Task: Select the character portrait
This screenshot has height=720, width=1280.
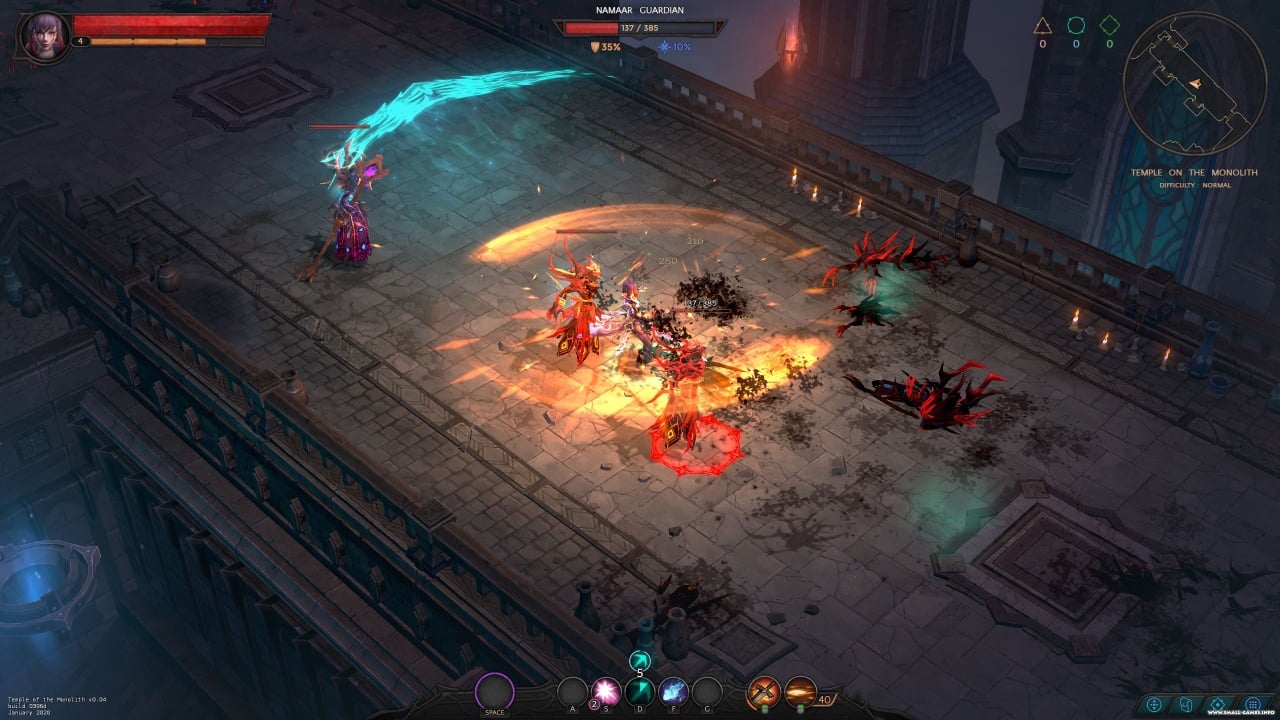Action: pyautogui.click(x=46, y=35)
